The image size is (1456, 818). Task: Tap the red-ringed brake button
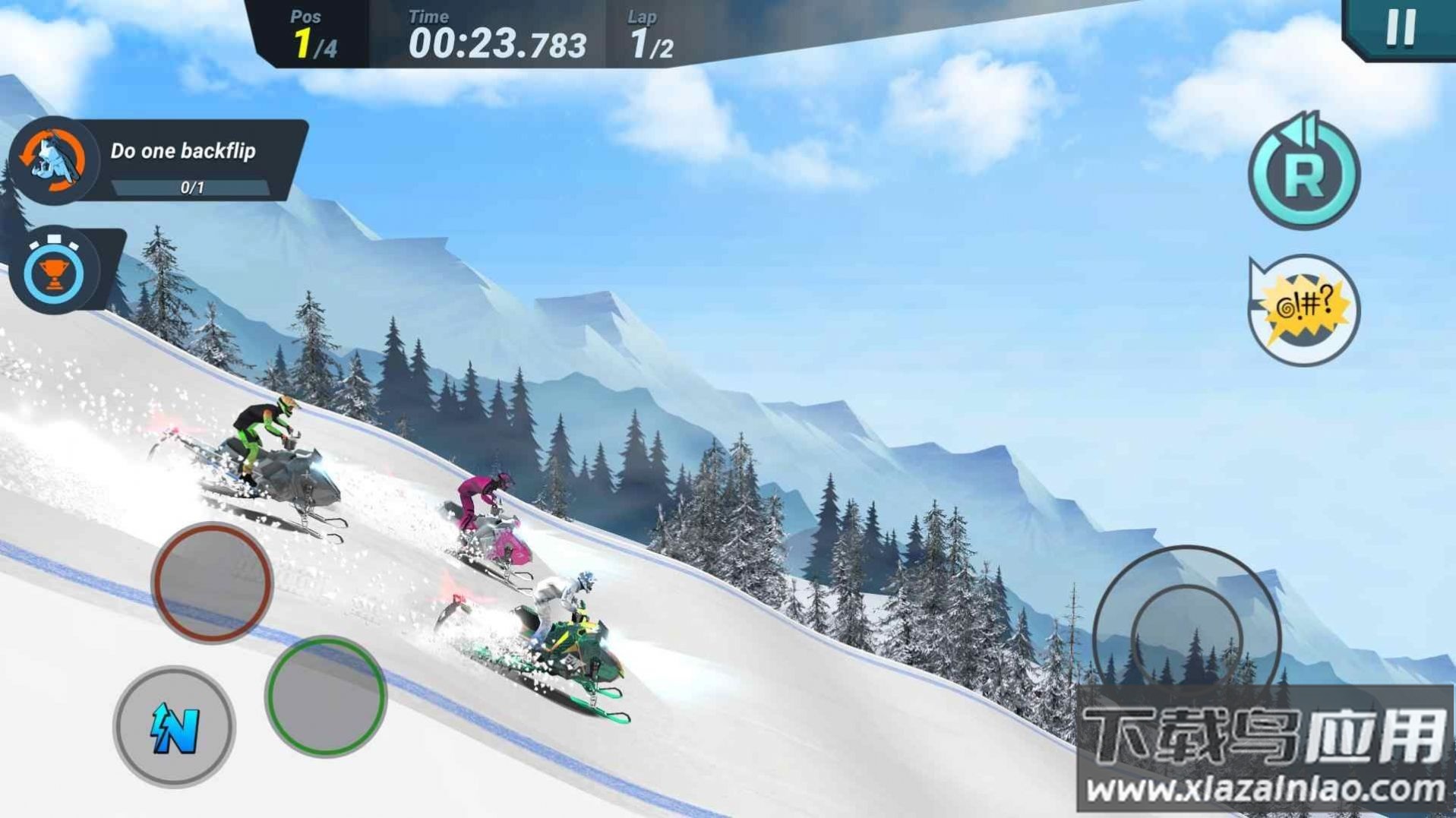[212, 583]
